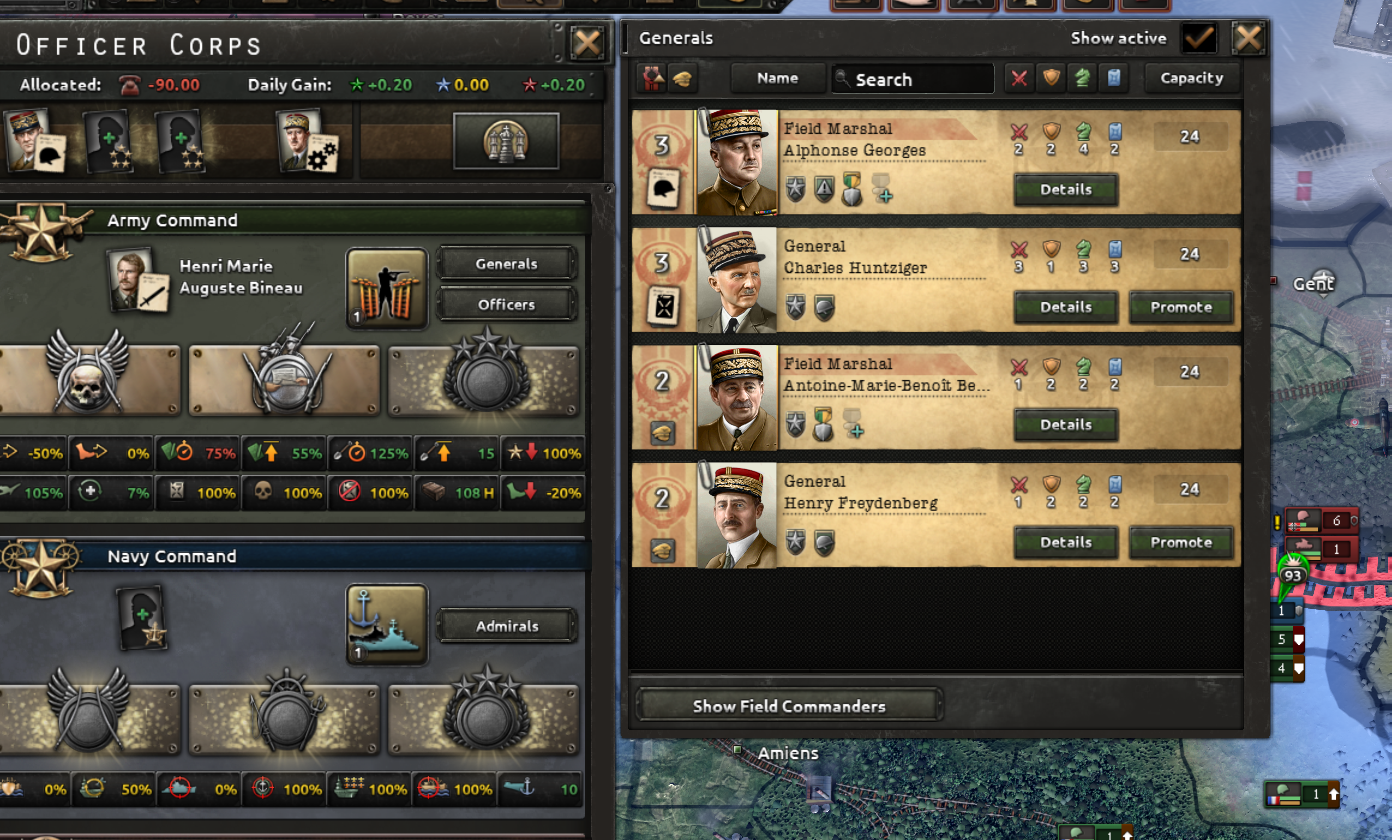Click the green planning sort icon
1392x840 pixels.
[1082, 77]
